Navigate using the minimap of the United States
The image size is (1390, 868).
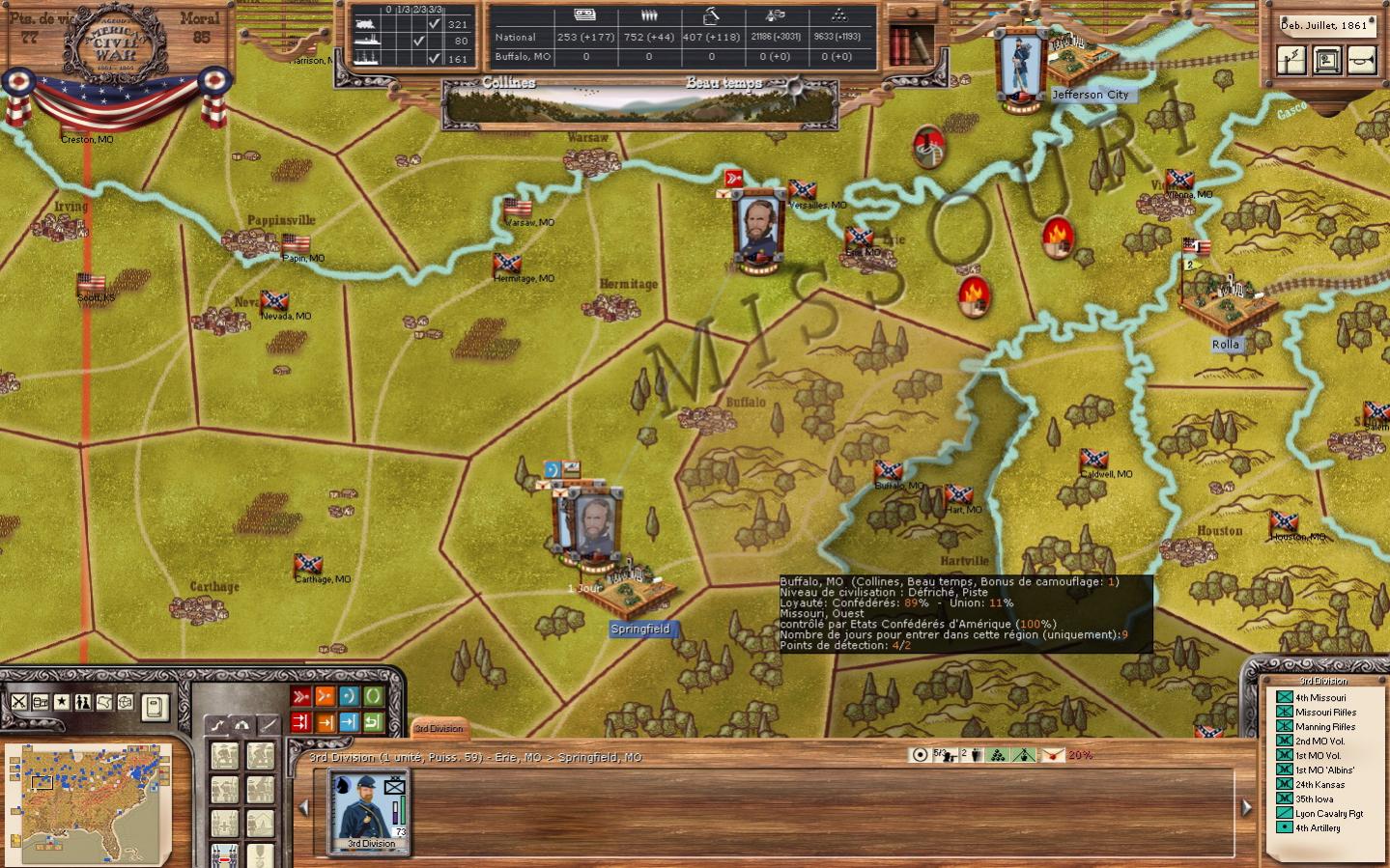(x=87, y=803)
